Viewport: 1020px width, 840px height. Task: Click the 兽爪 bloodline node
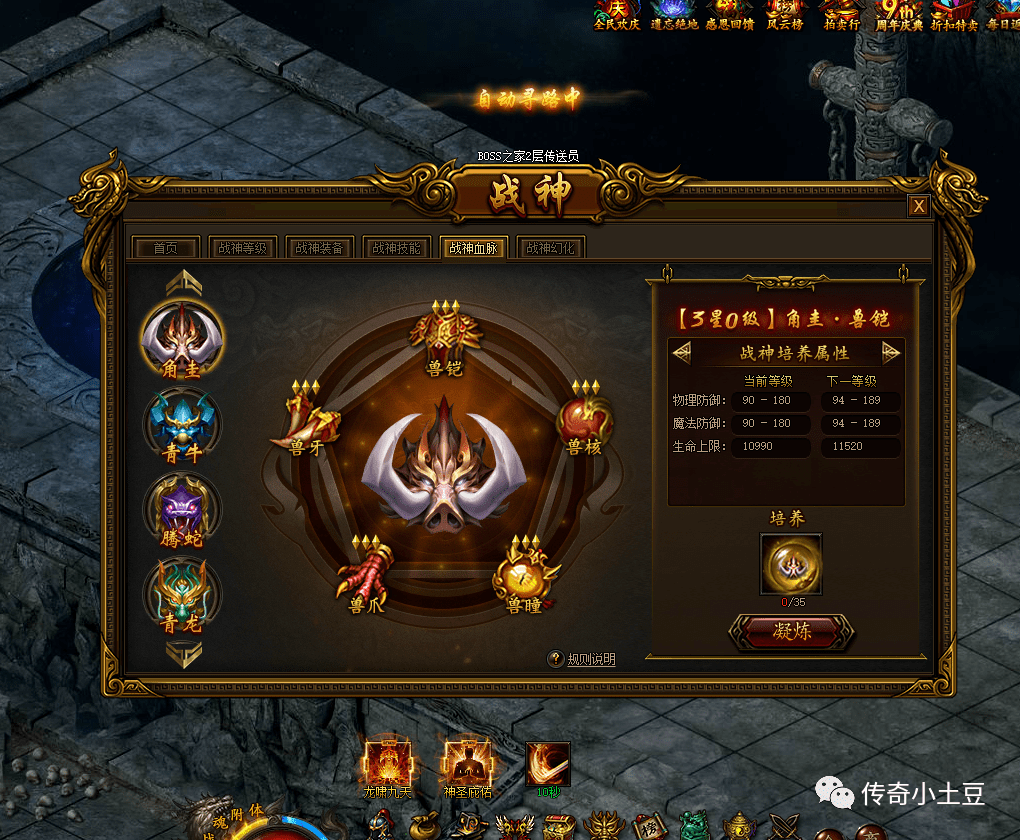tap(362, 574)
